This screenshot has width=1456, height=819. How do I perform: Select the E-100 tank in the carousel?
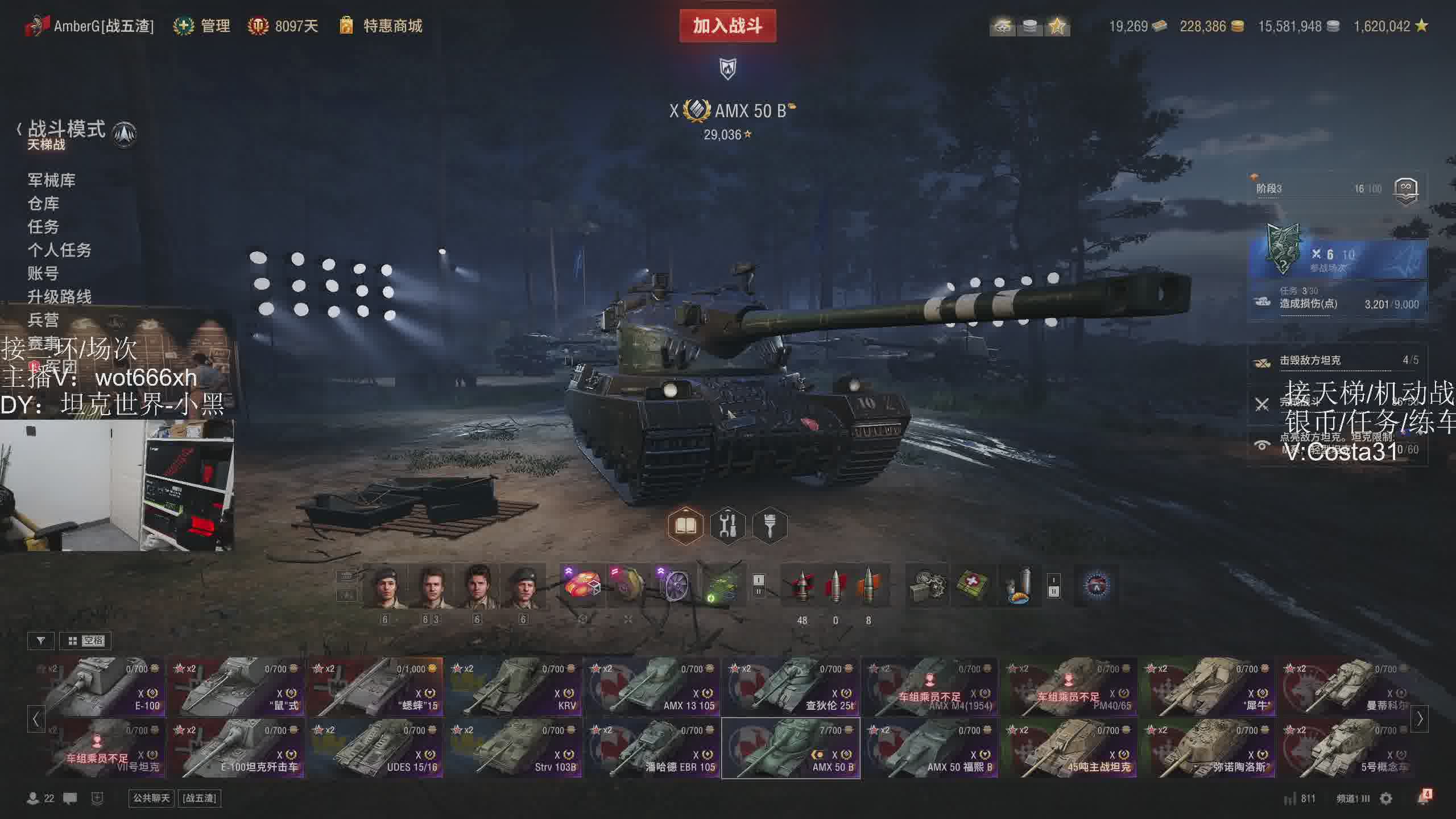tap(98, 687)
